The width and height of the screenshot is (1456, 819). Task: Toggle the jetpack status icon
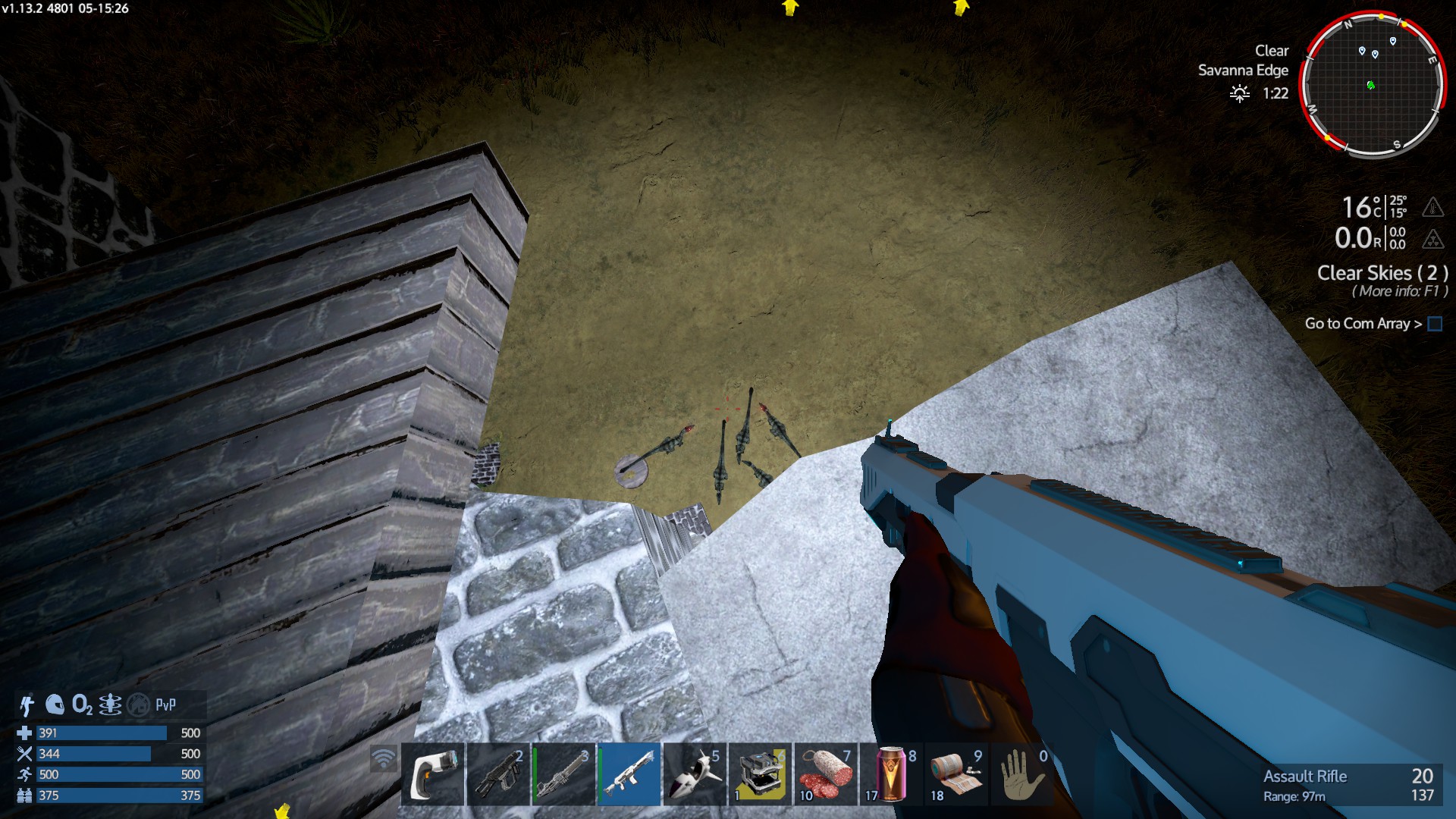pyautogui.click(x=27, y=705)
